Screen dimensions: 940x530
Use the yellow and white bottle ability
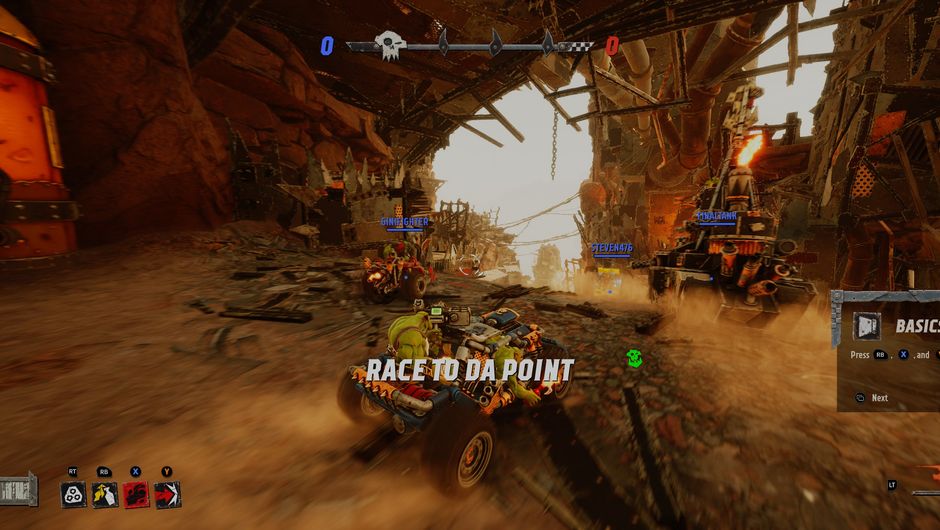tap(104, 494)
